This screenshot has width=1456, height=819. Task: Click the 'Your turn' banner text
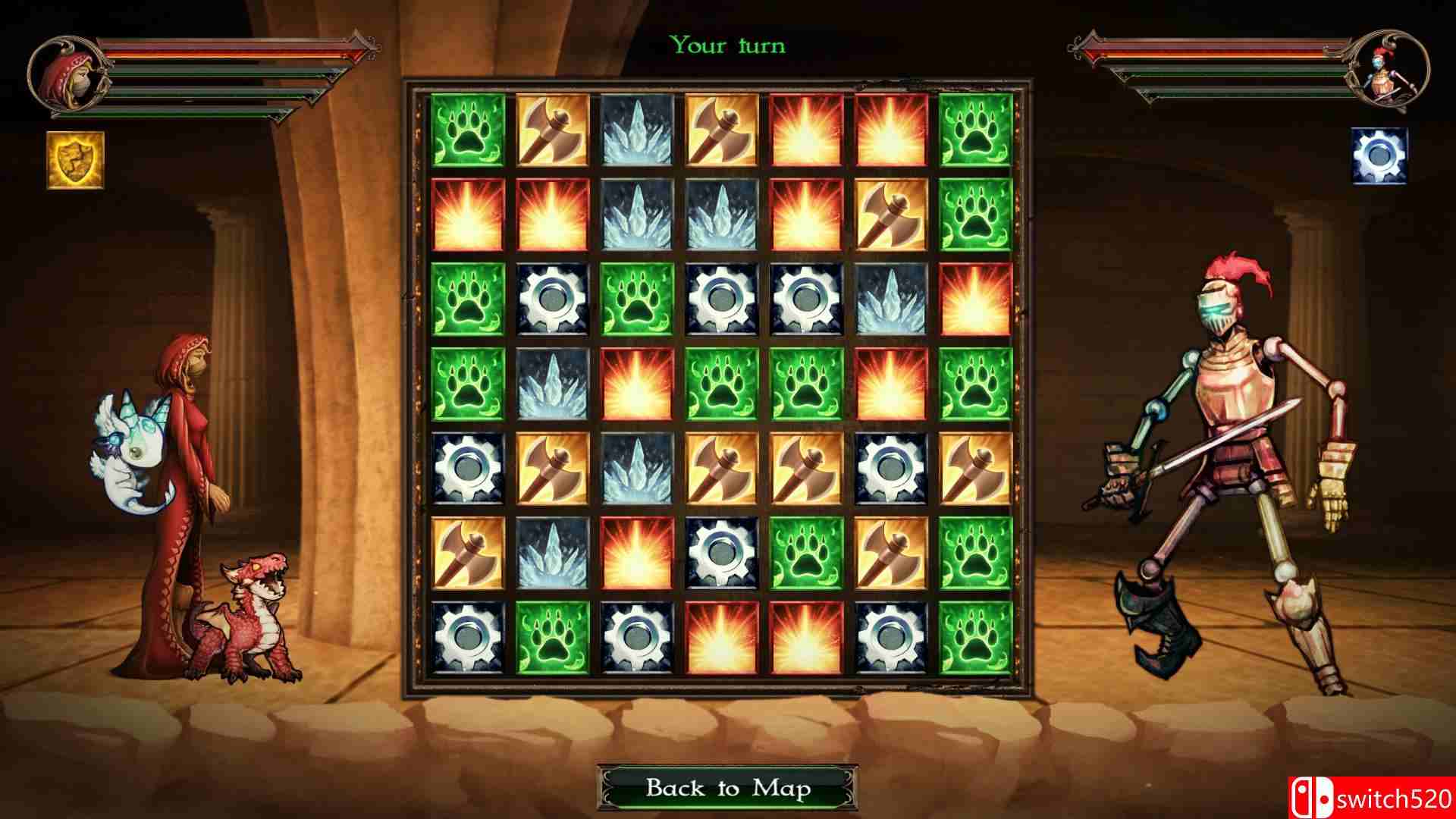pos(727,45)
